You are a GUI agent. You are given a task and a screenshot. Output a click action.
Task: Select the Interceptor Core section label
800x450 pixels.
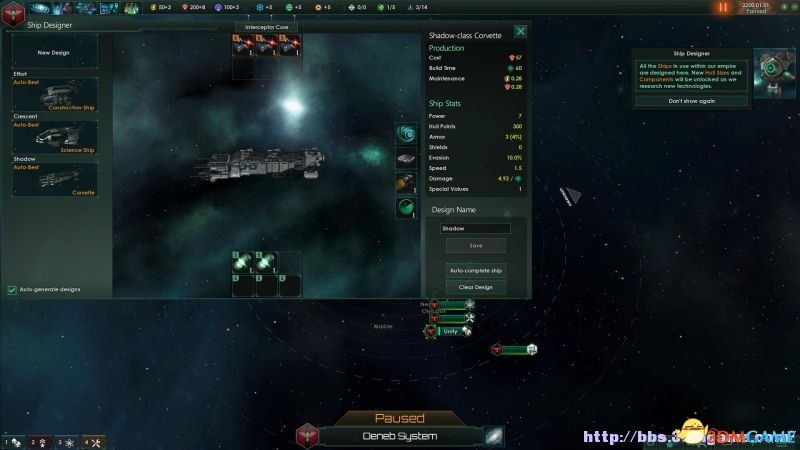point(267,27)
